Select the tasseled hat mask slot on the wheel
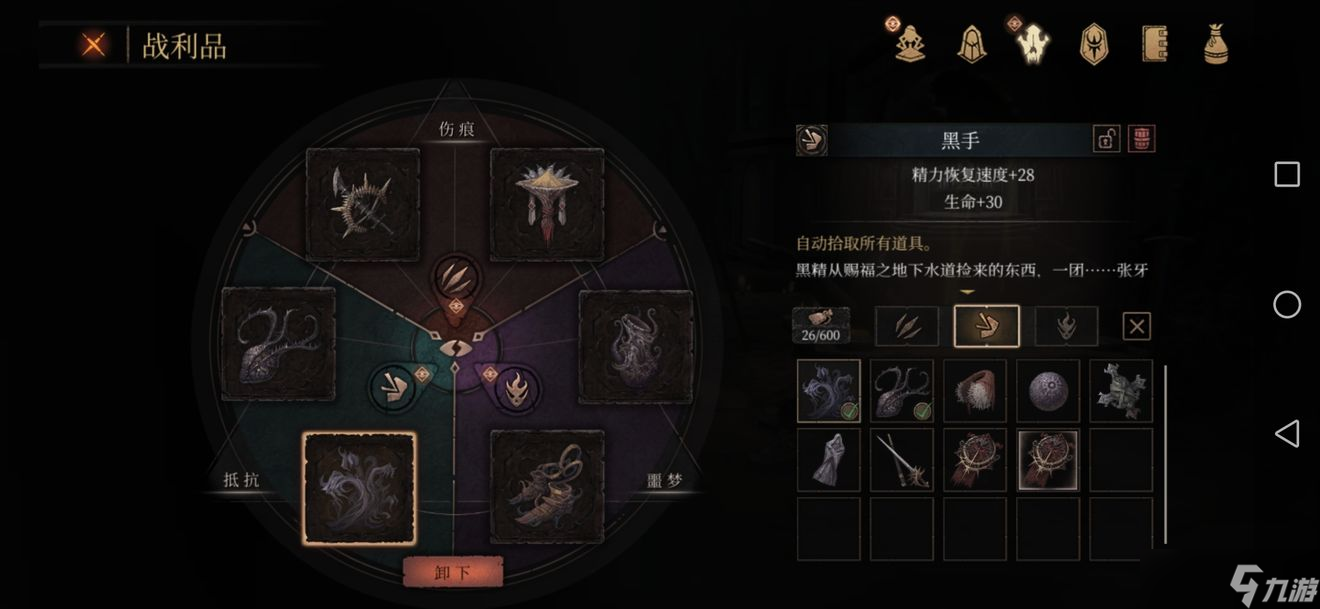1320x609 pixels. coord(546,204)
